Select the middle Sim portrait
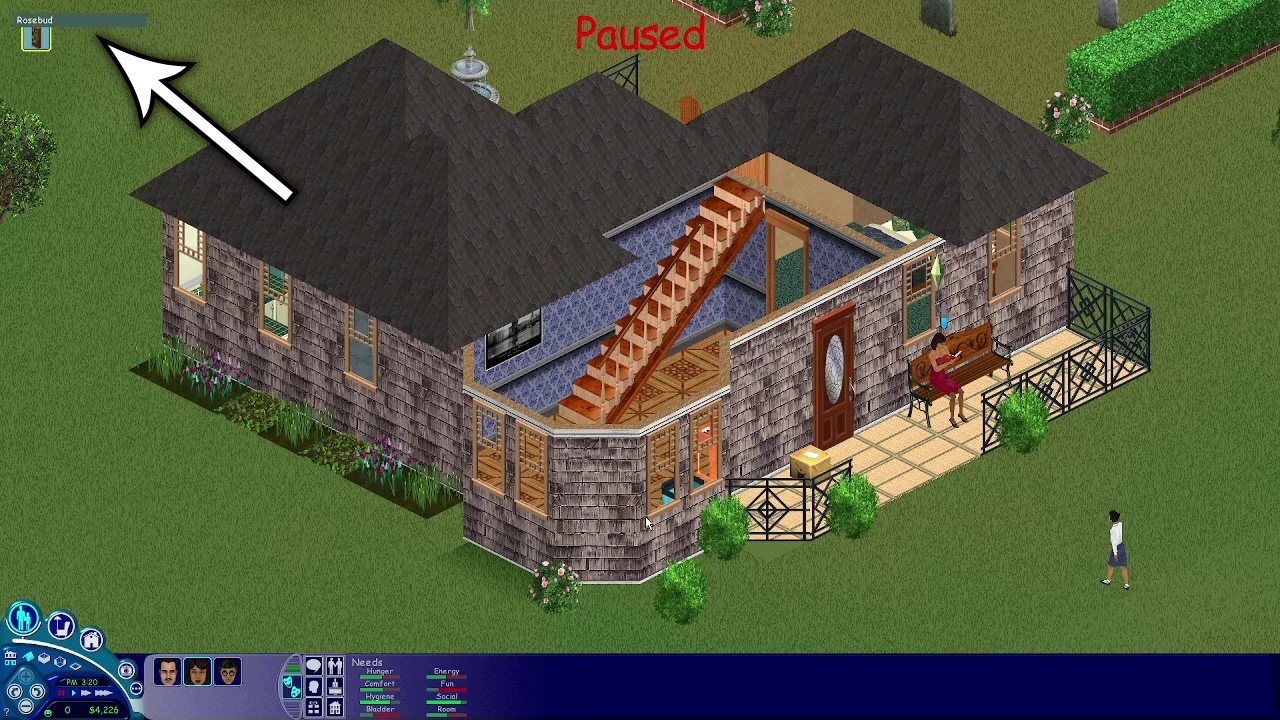This screenshot has width=1280, height=720. tap(197, 670)
